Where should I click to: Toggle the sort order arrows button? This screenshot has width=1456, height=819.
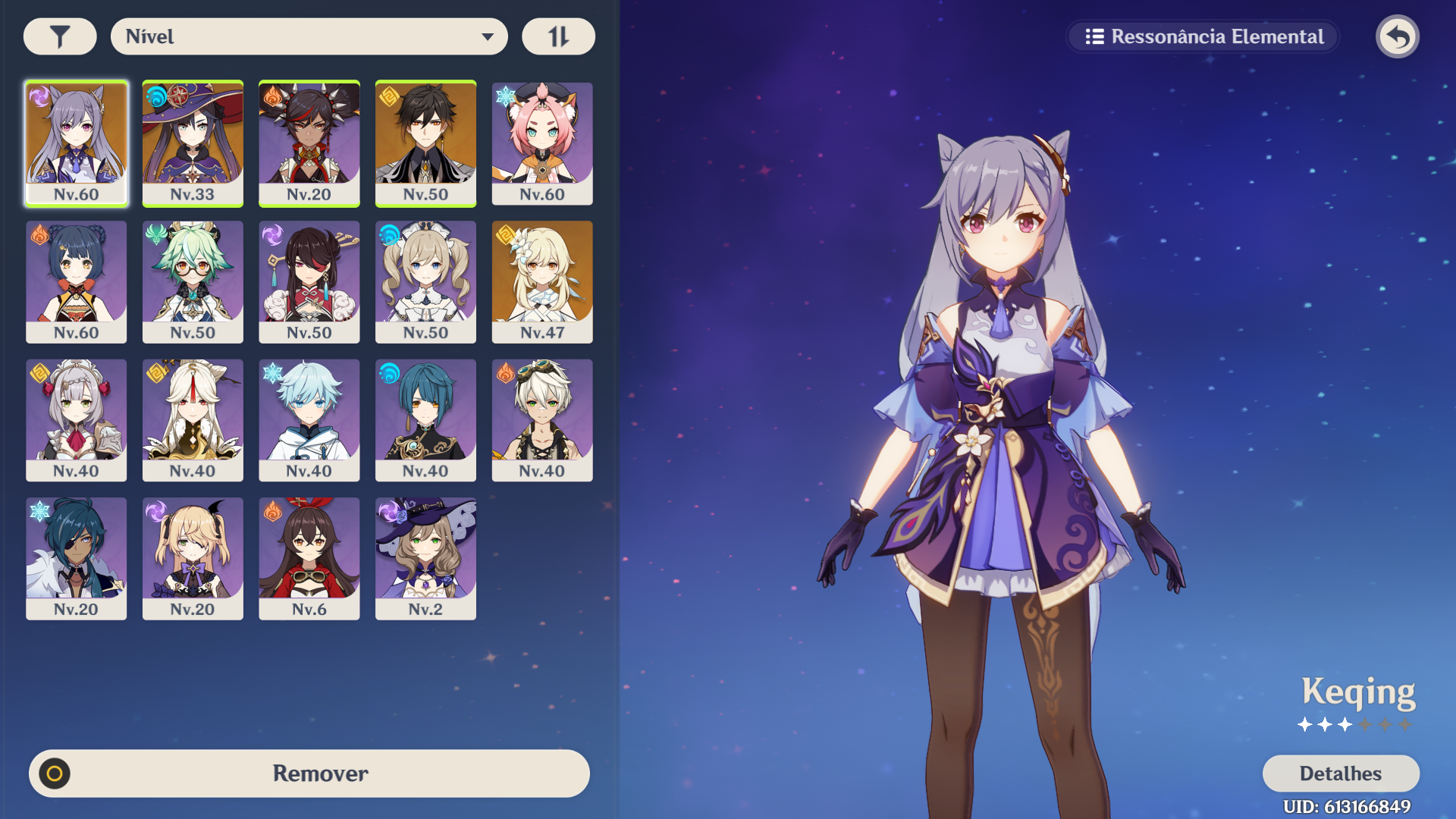[x=558, y=36]
